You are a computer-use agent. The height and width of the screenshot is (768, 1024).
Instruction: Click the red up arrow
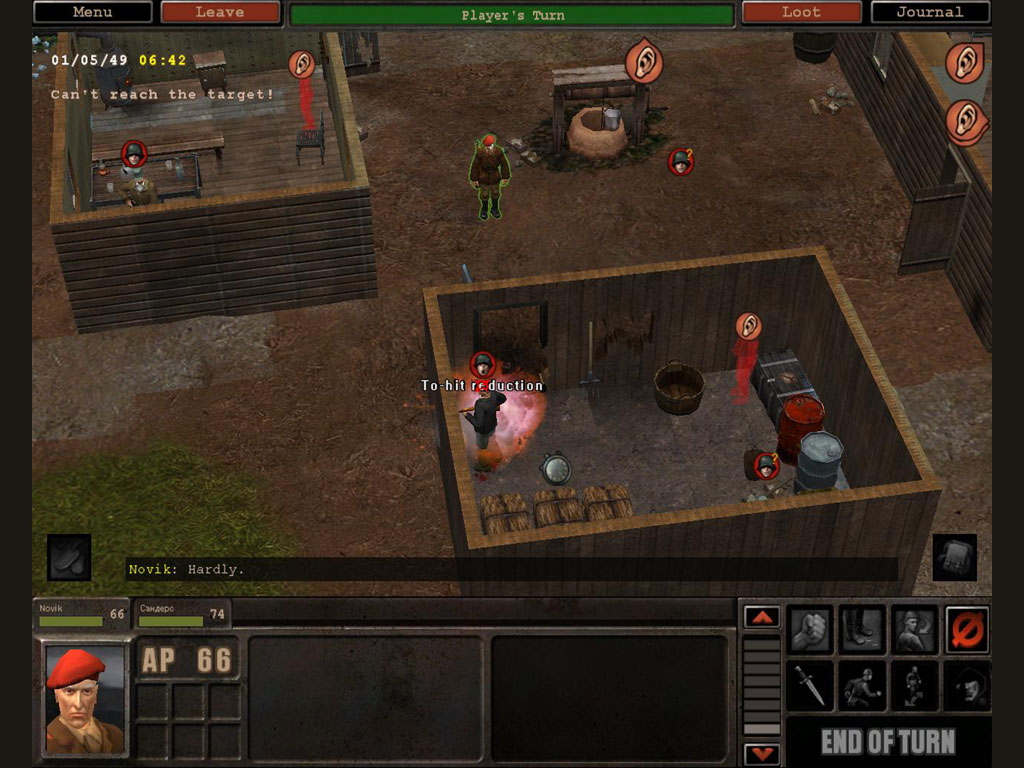click(762, 617)
